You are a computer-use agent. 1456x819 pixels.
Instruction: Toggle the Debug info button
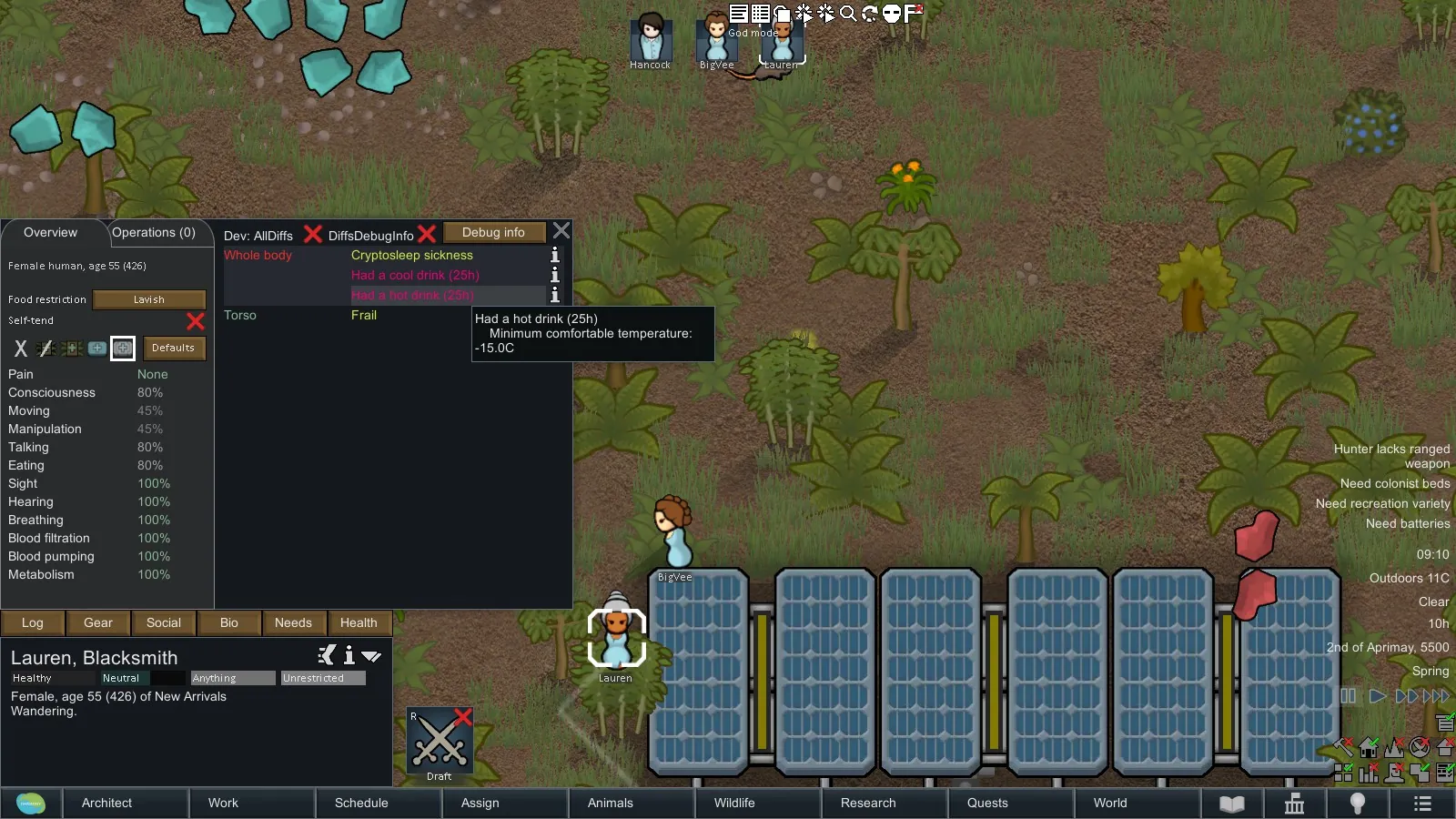(x=493, y=233)
